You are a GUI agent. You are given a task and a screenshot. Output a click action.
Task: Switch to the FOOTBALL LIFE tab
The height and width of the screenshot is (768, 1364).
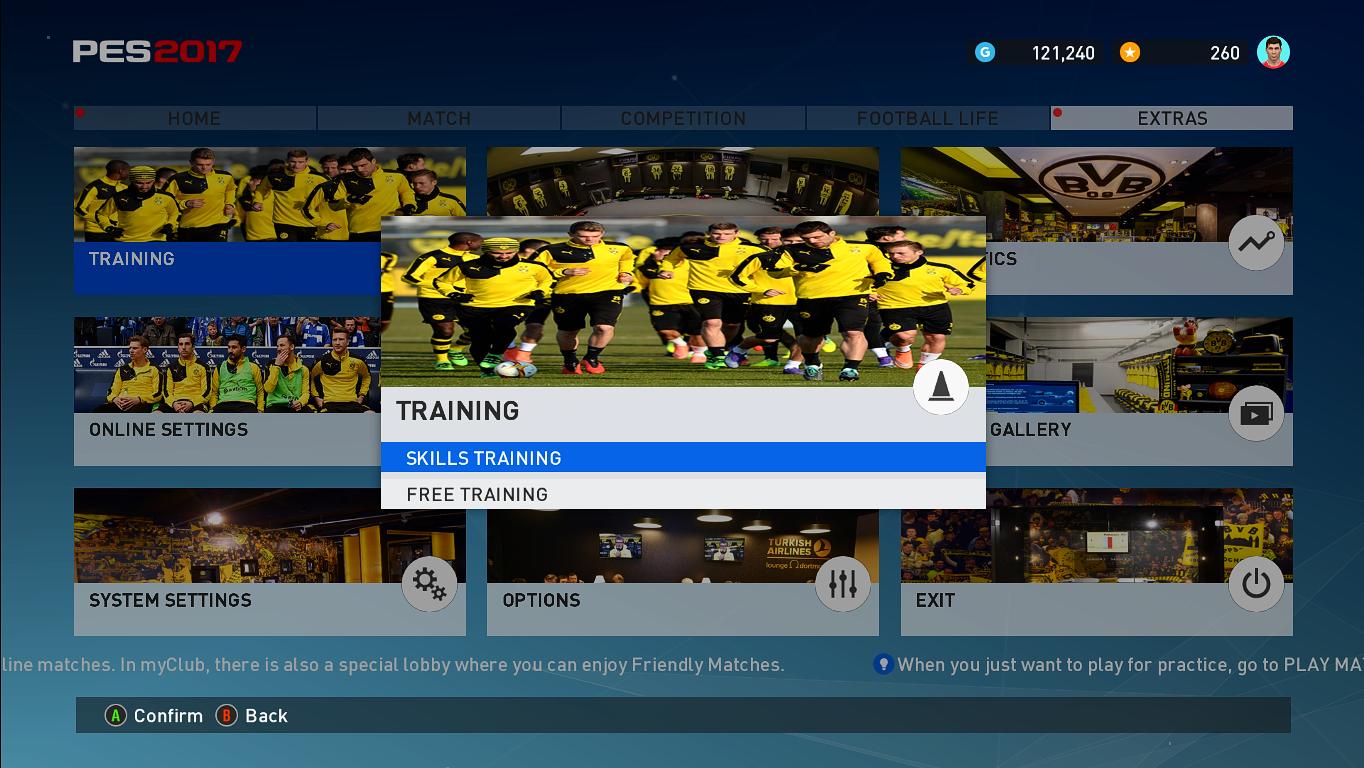point(925,118)
